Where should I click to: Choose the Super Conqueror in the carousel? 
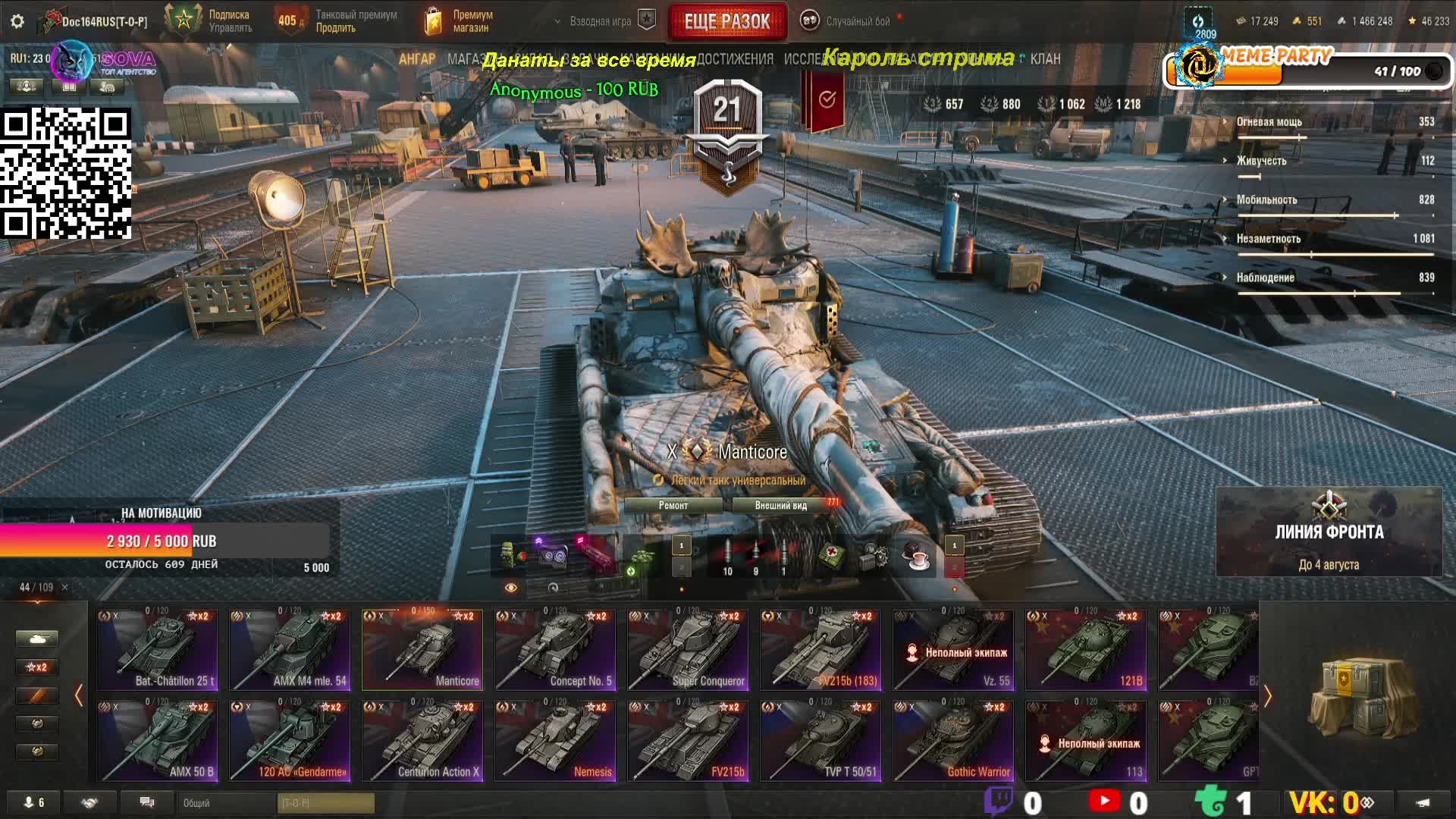point(688,650)
